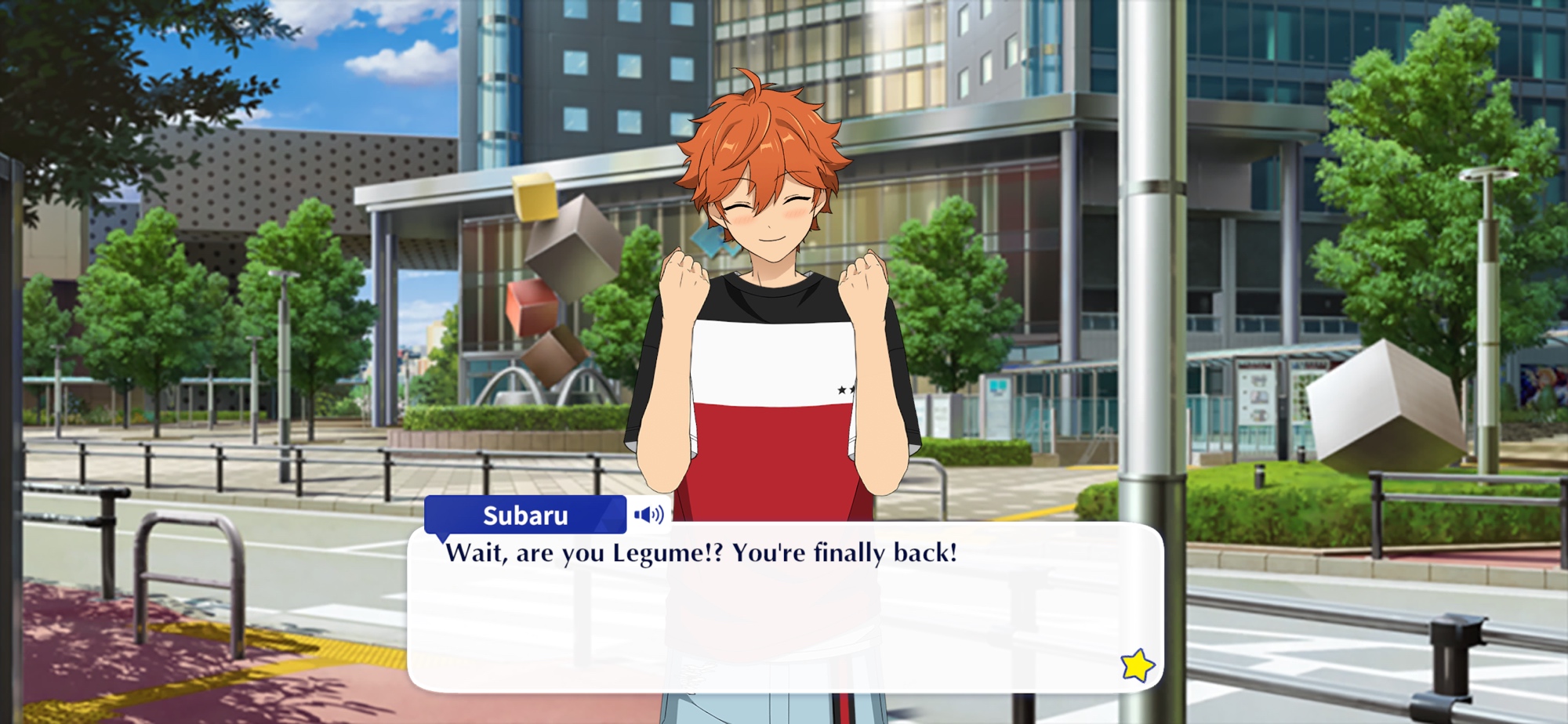
Task: Replay the voice line via speaker icon
Action: click(x=649, y=515)
